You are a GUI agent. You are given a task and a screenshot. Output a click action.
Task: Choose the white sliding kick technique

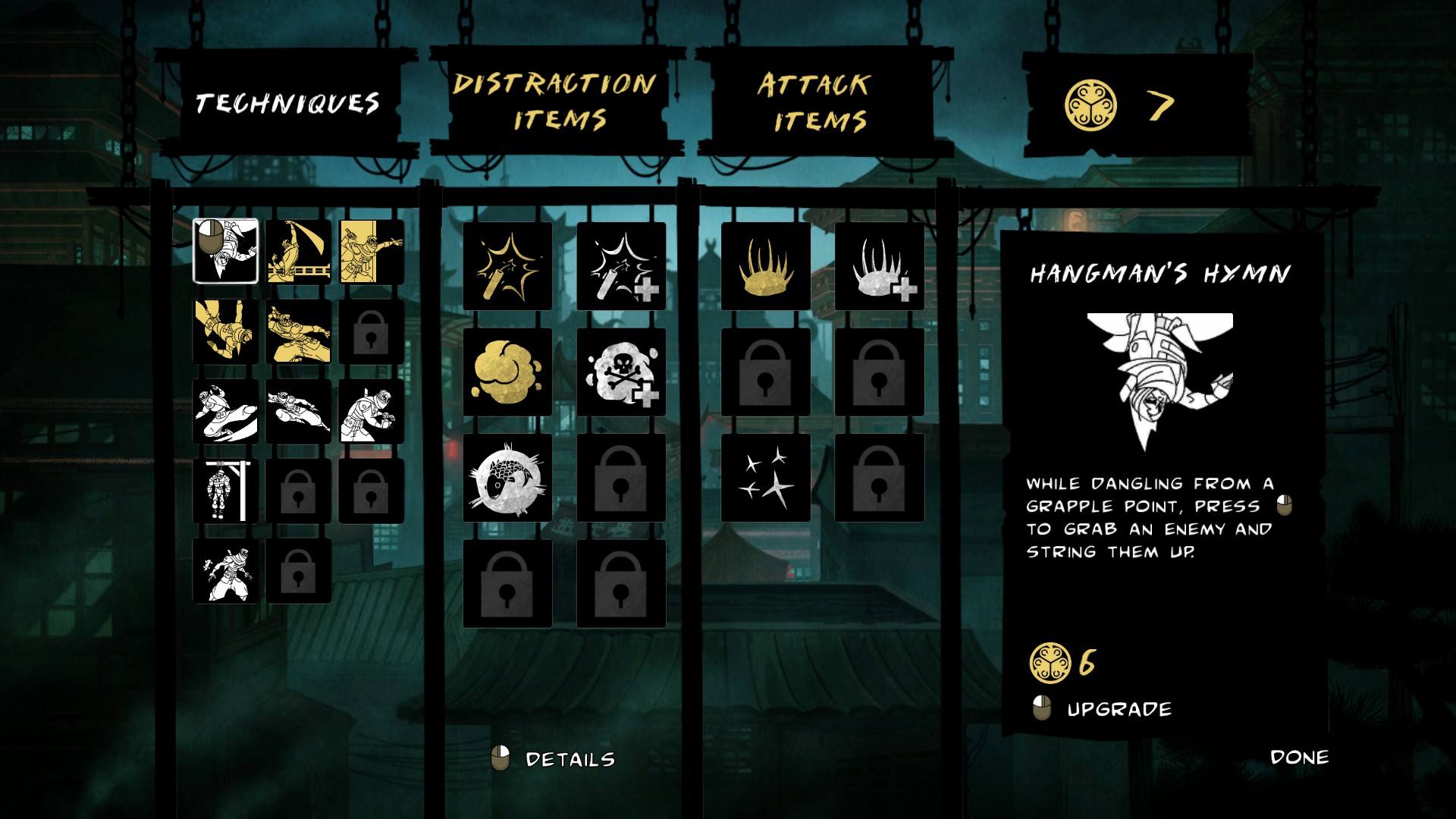(x=225, y=411)
